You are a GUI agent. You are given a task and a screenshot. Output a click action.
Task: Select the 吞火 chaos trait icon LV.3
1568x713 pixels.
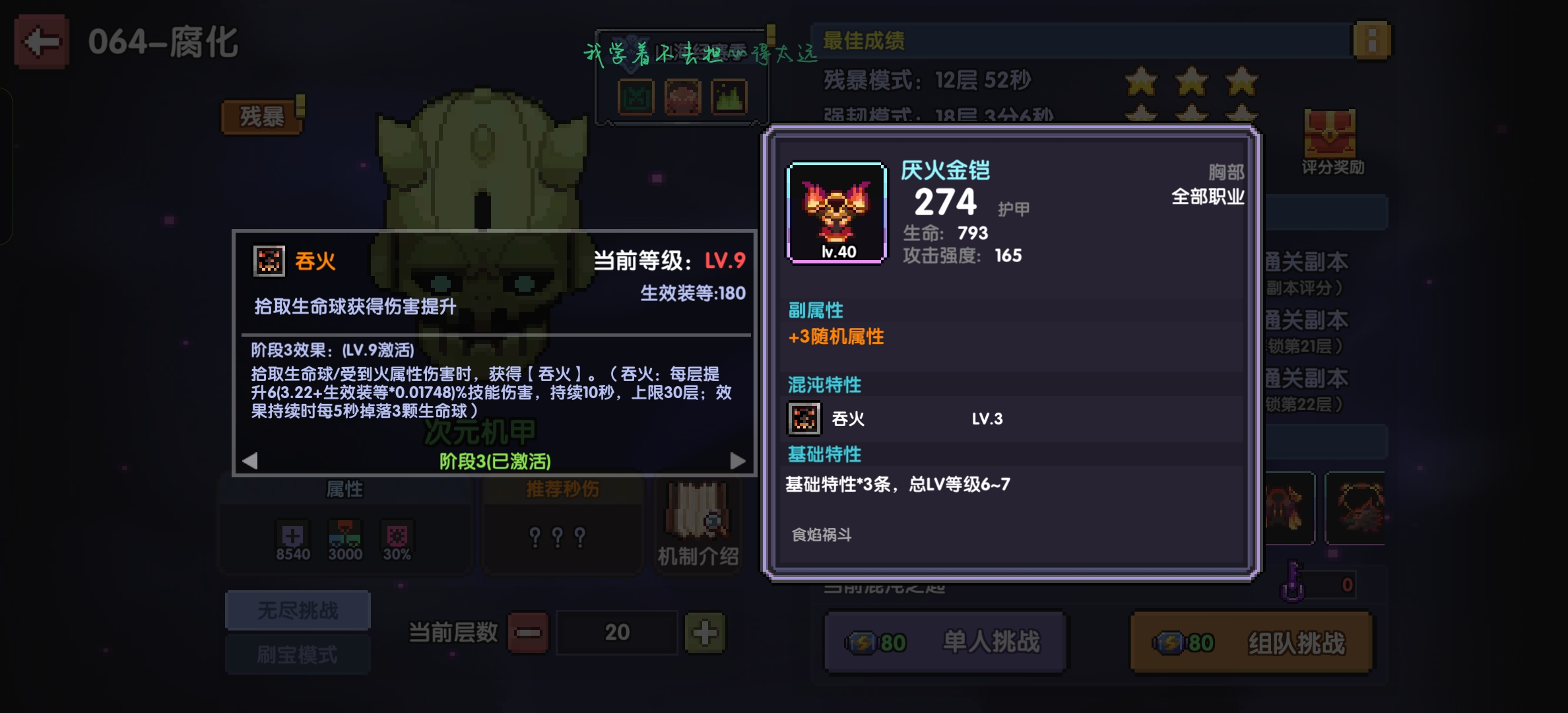(804, 418)
